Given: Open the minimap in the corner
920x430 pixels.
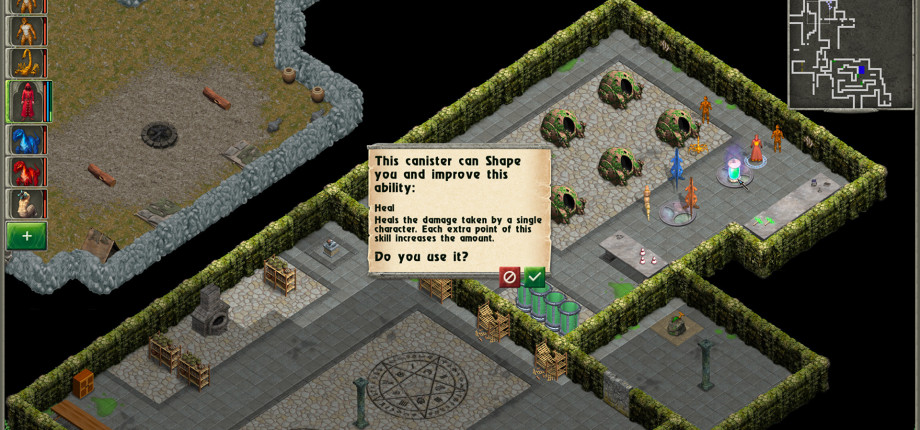Looking at the screenshot, I should (x=851, y=53).
